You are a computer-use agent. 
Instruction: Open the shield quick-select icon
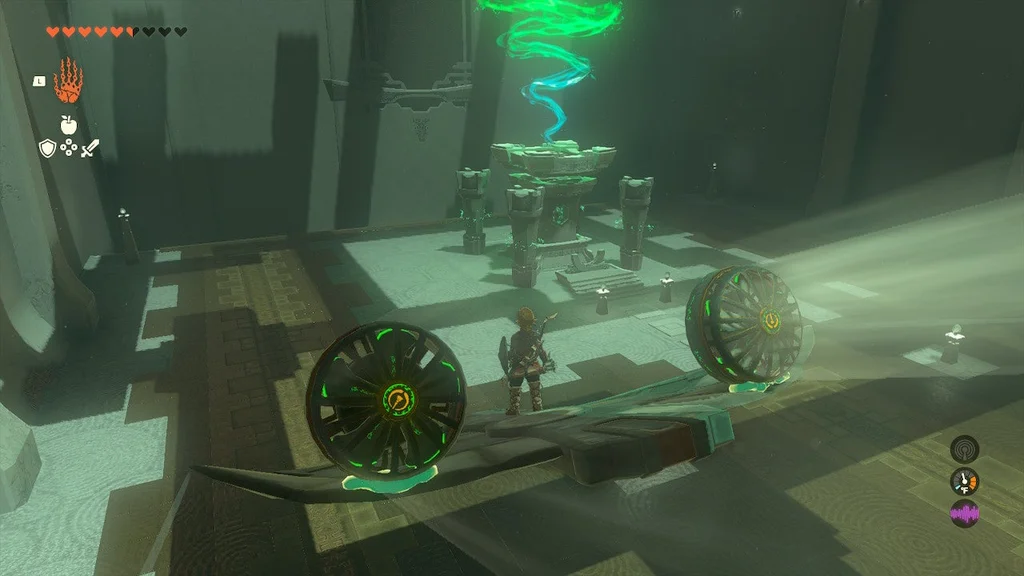[x=47, y=149]
